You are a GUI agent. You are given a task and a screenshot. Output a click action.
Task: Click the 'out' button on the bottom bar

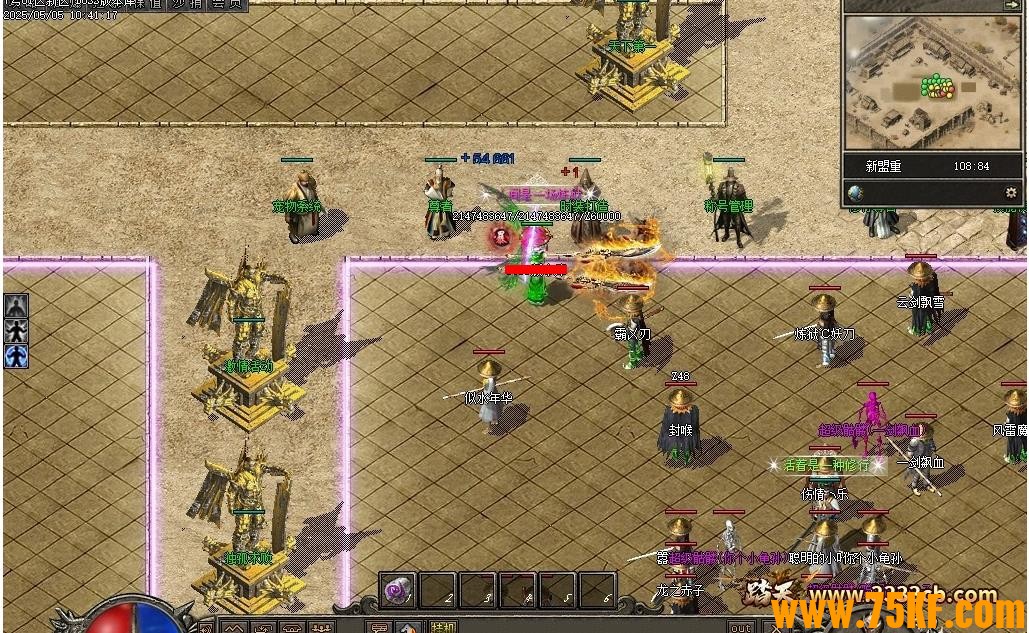click(740, 627)
